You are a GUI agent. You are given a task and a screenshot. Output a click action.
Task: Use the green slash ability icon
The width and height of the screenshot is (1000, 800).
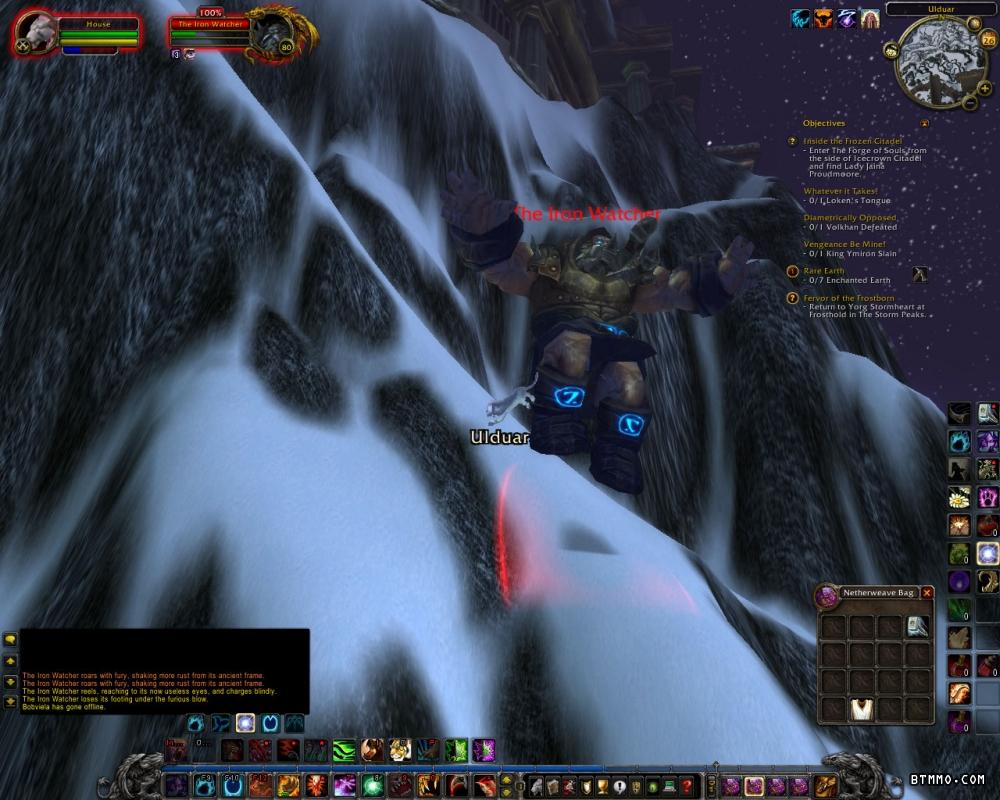pos(343,750)
